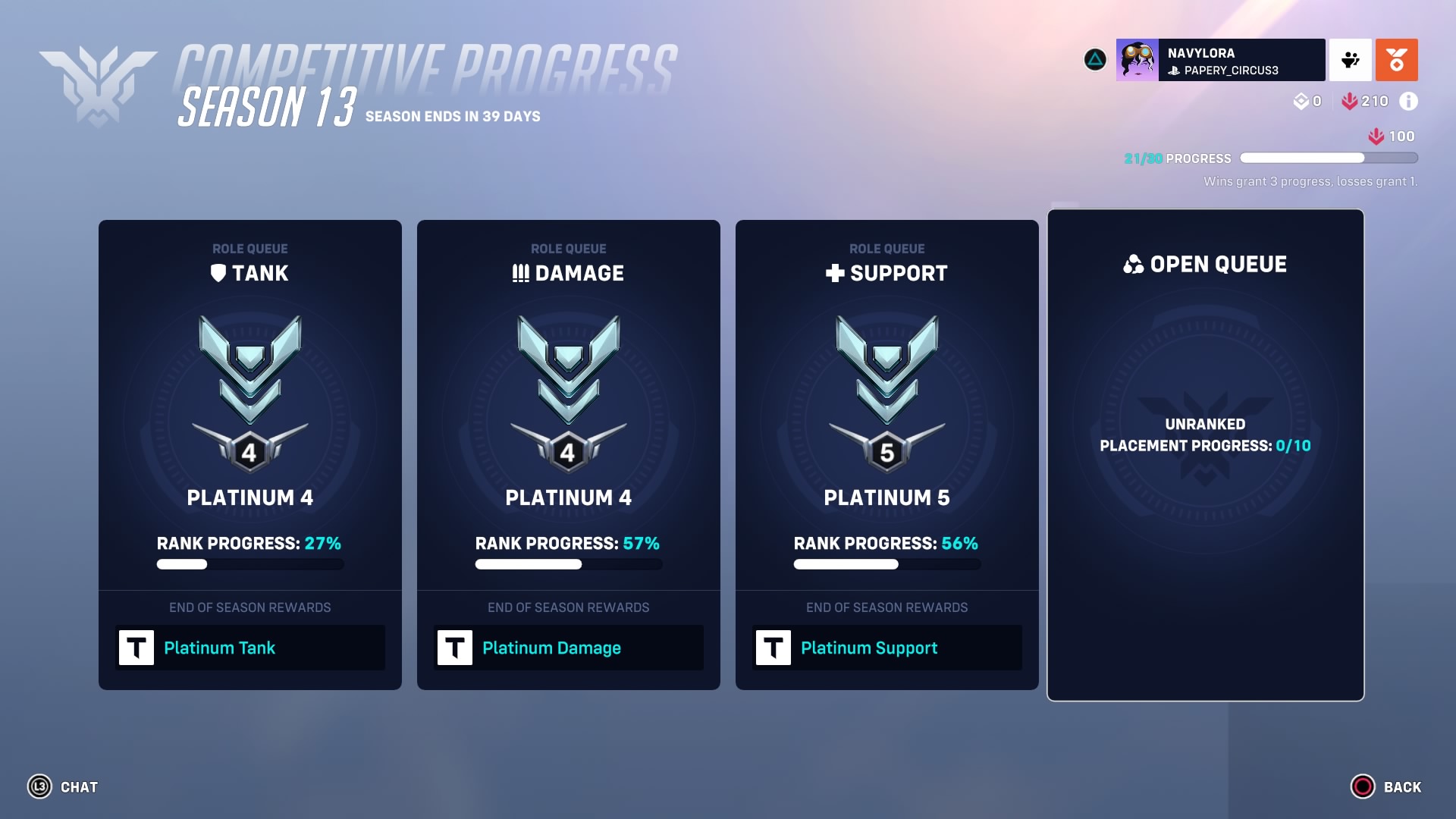Screen dimensions: 1456x819
Task: Click the Support rank progress bar at 56%
Action: pyautogui.click(x=886, y=564)
